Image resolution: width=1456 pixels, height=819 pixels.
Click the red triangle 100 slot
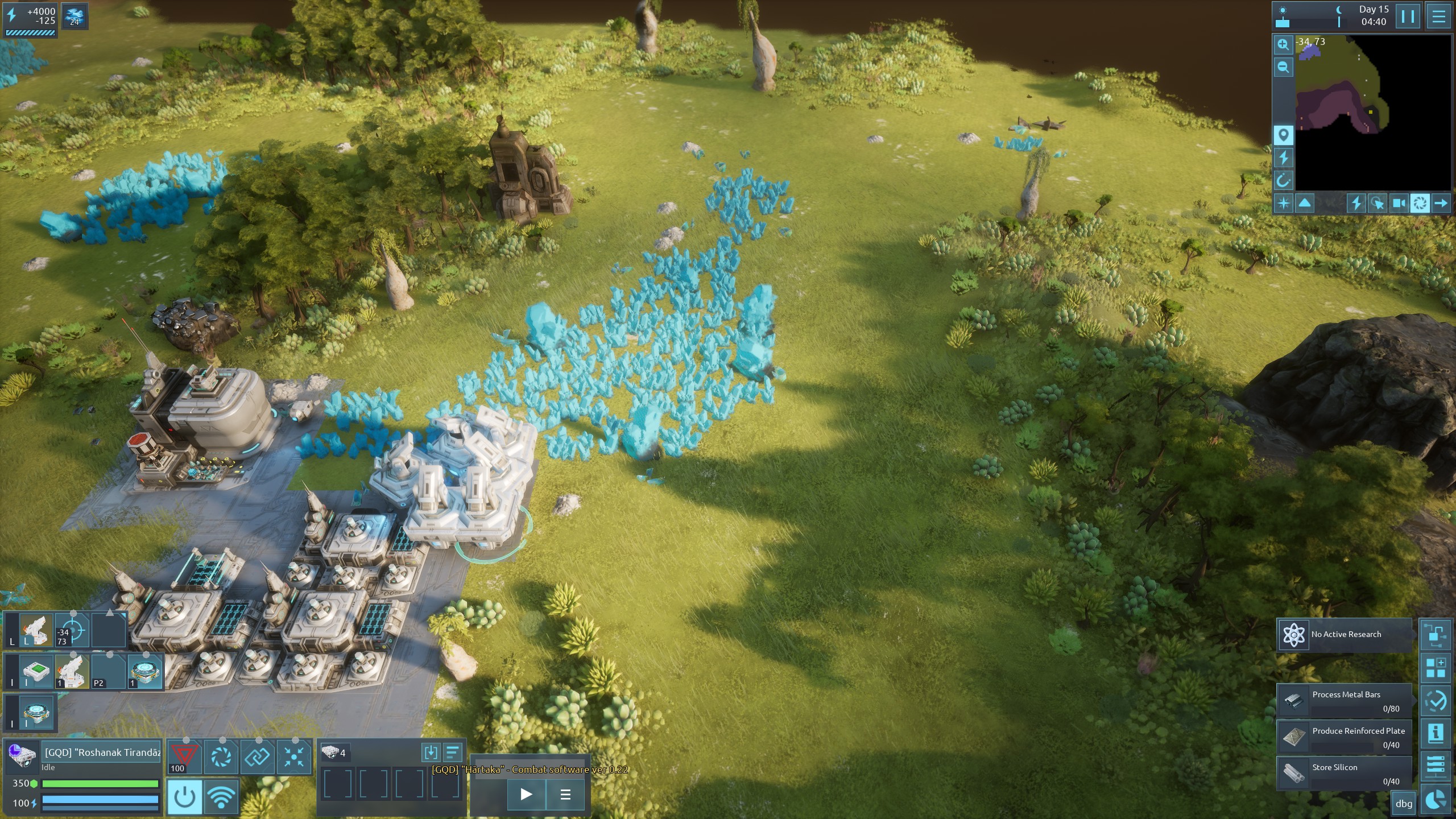(x=184, y=757)
